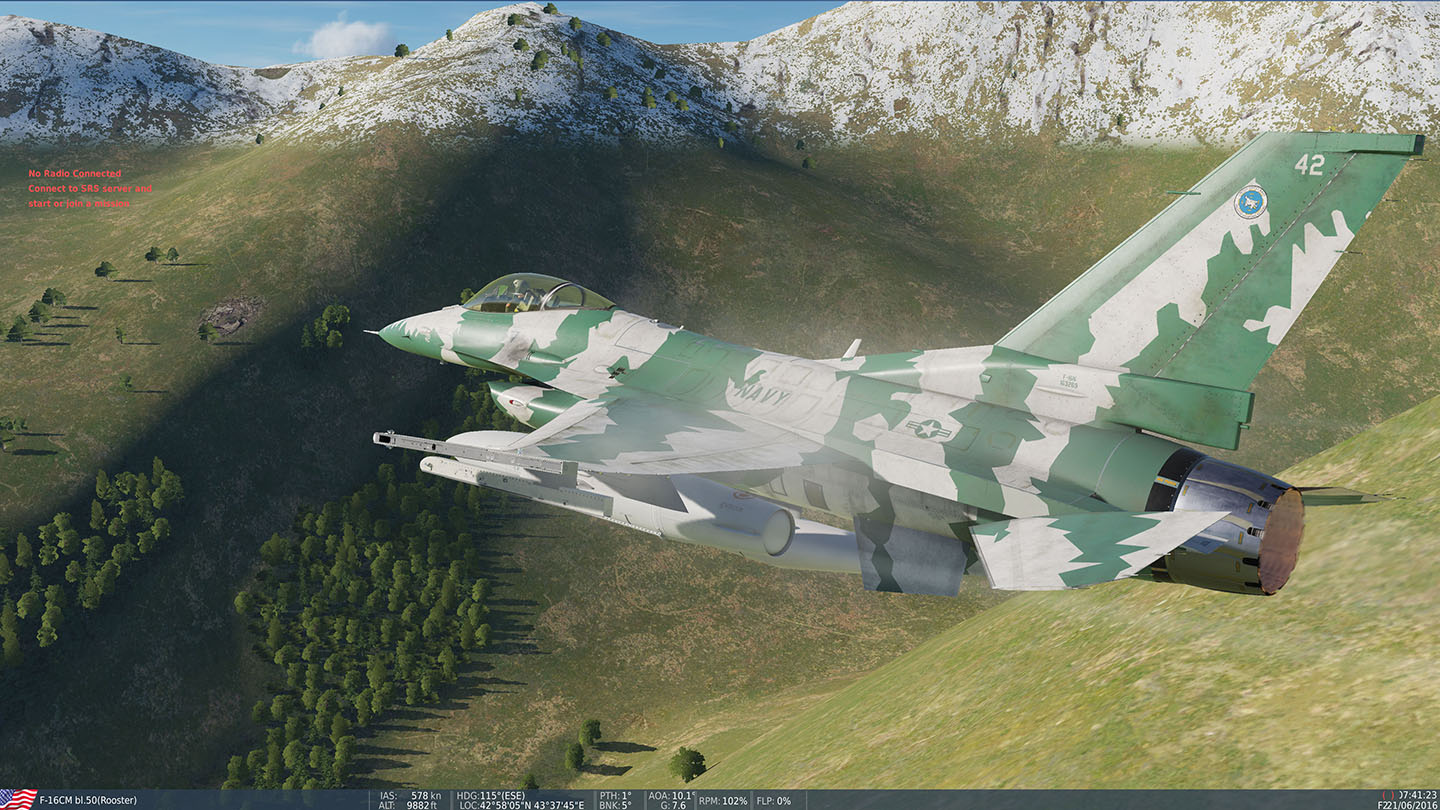
Task: Select the ALT altitude field
Action: (x=410, y=803)
